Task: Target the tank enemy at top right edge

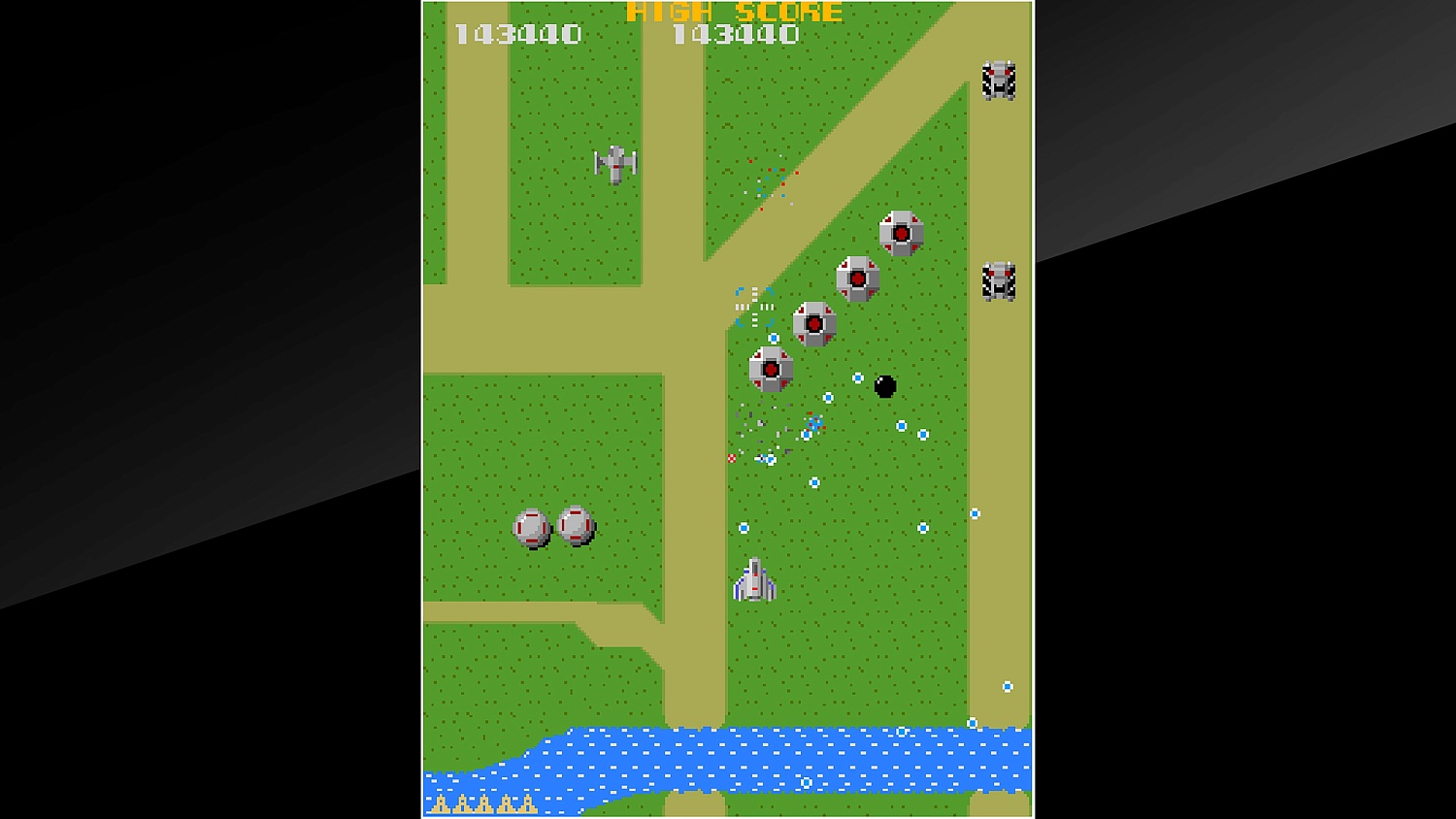Action: 998,81
